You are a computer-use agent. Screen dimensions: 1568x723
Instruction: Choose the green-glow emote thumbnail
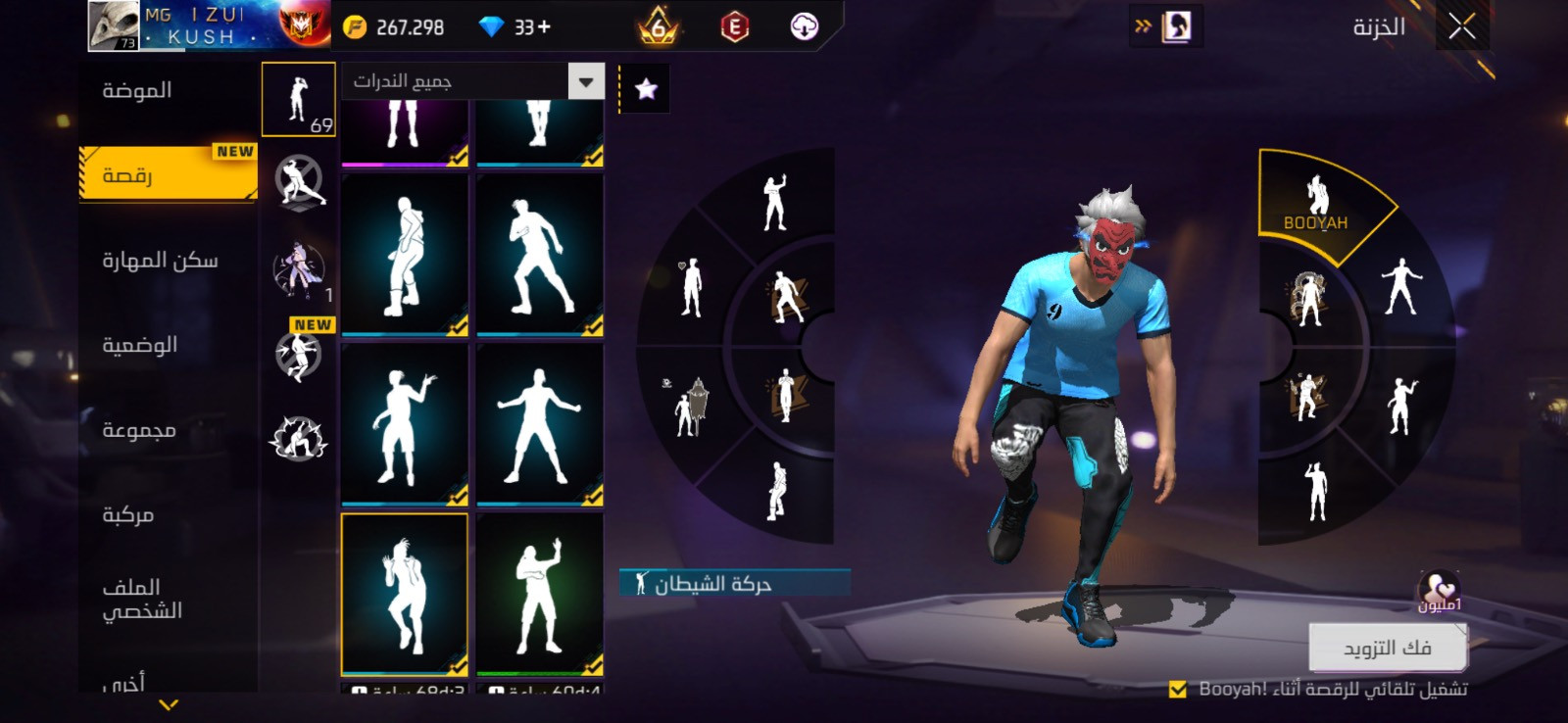pyautogui.click(x=540, y=594)
